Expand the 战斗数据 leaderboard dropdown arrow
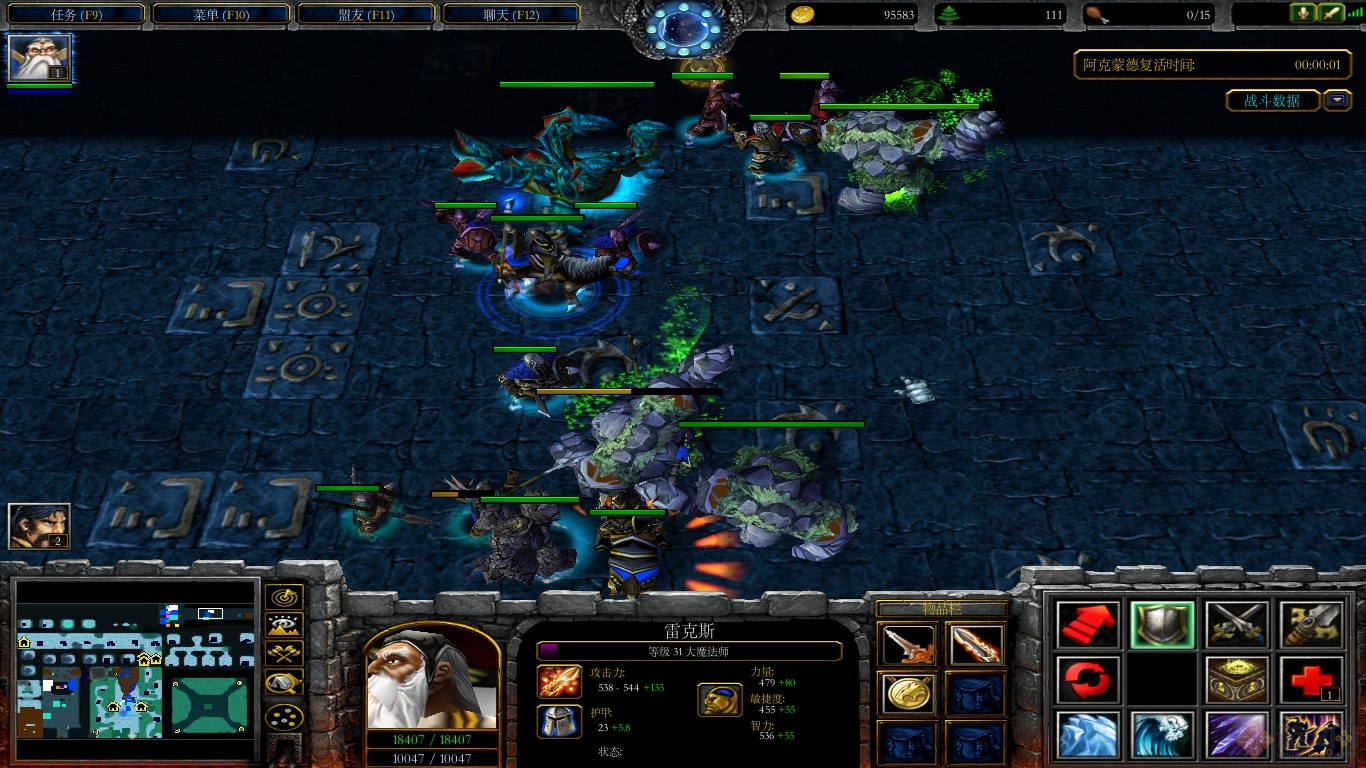 pyautogui.click(x=1337, y=100)
